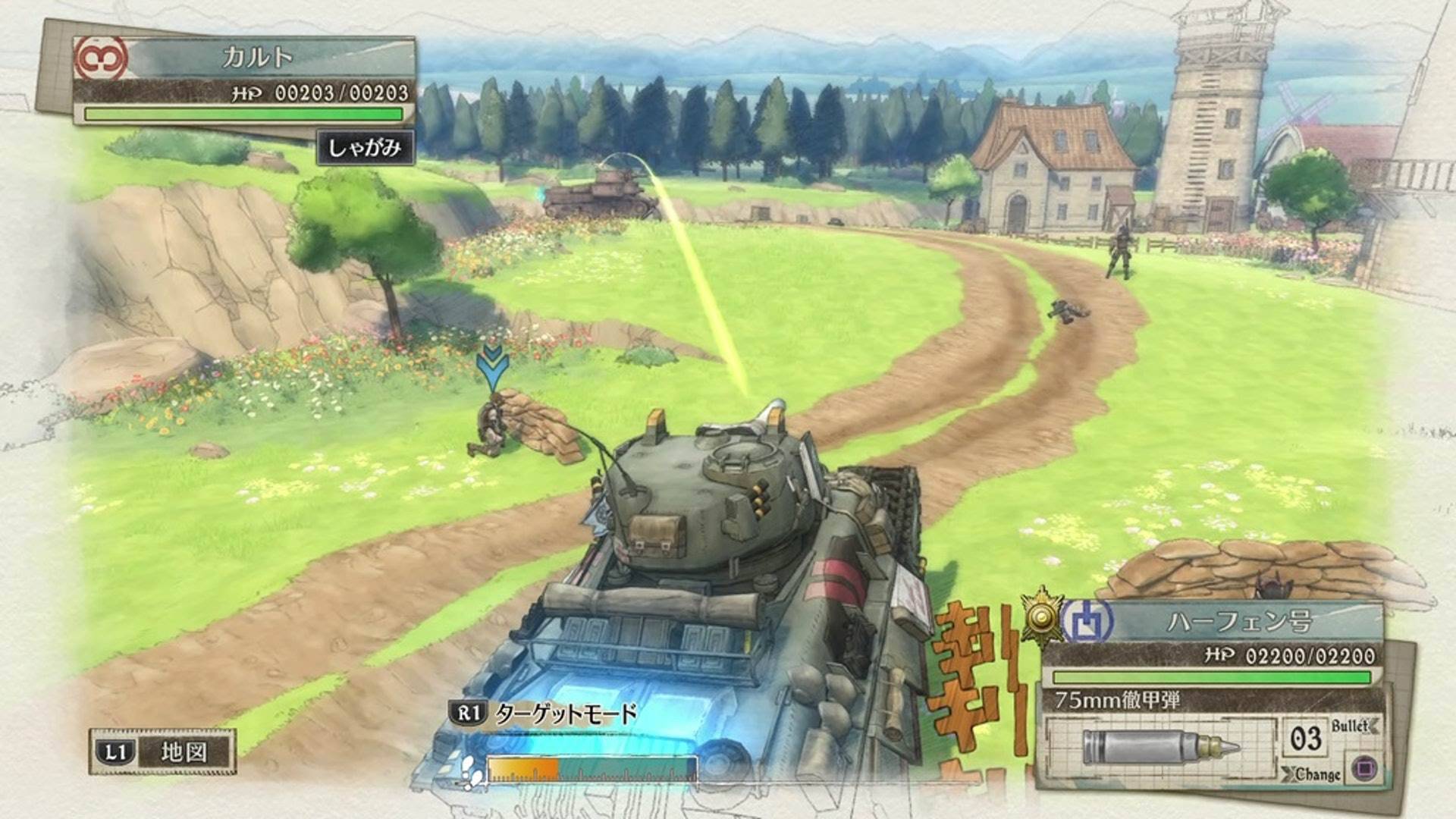This screenshot has width=1456, height=819.
Task: Open the 地図 map button
Action: [x=162, y=752]
